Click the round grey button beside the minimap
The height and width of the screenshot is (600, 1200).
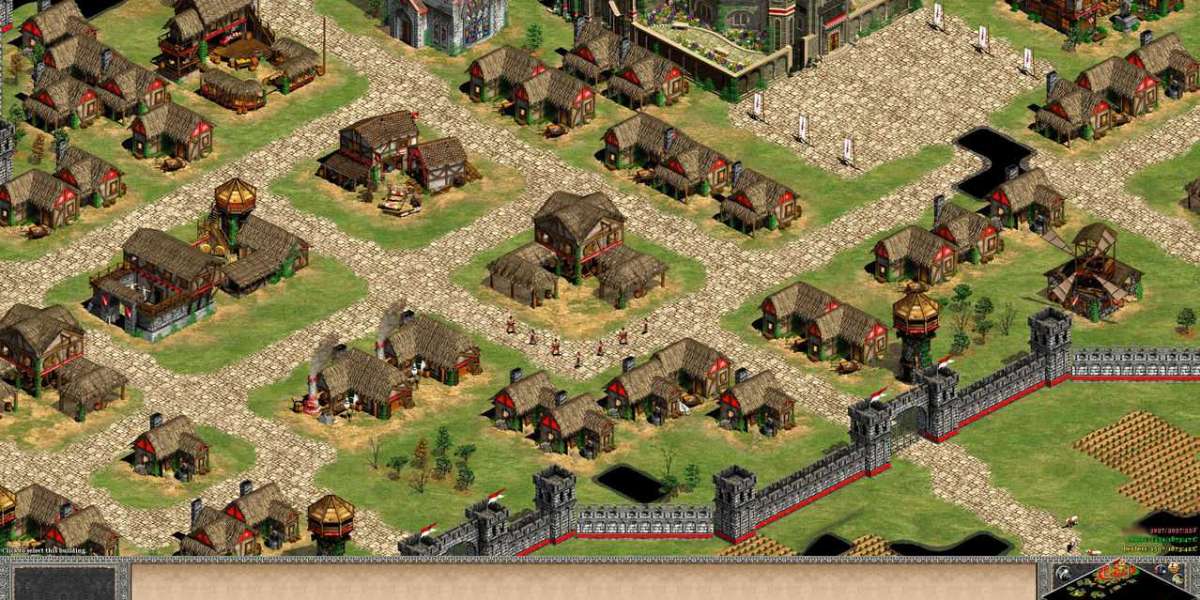(x=1064, y=573)
